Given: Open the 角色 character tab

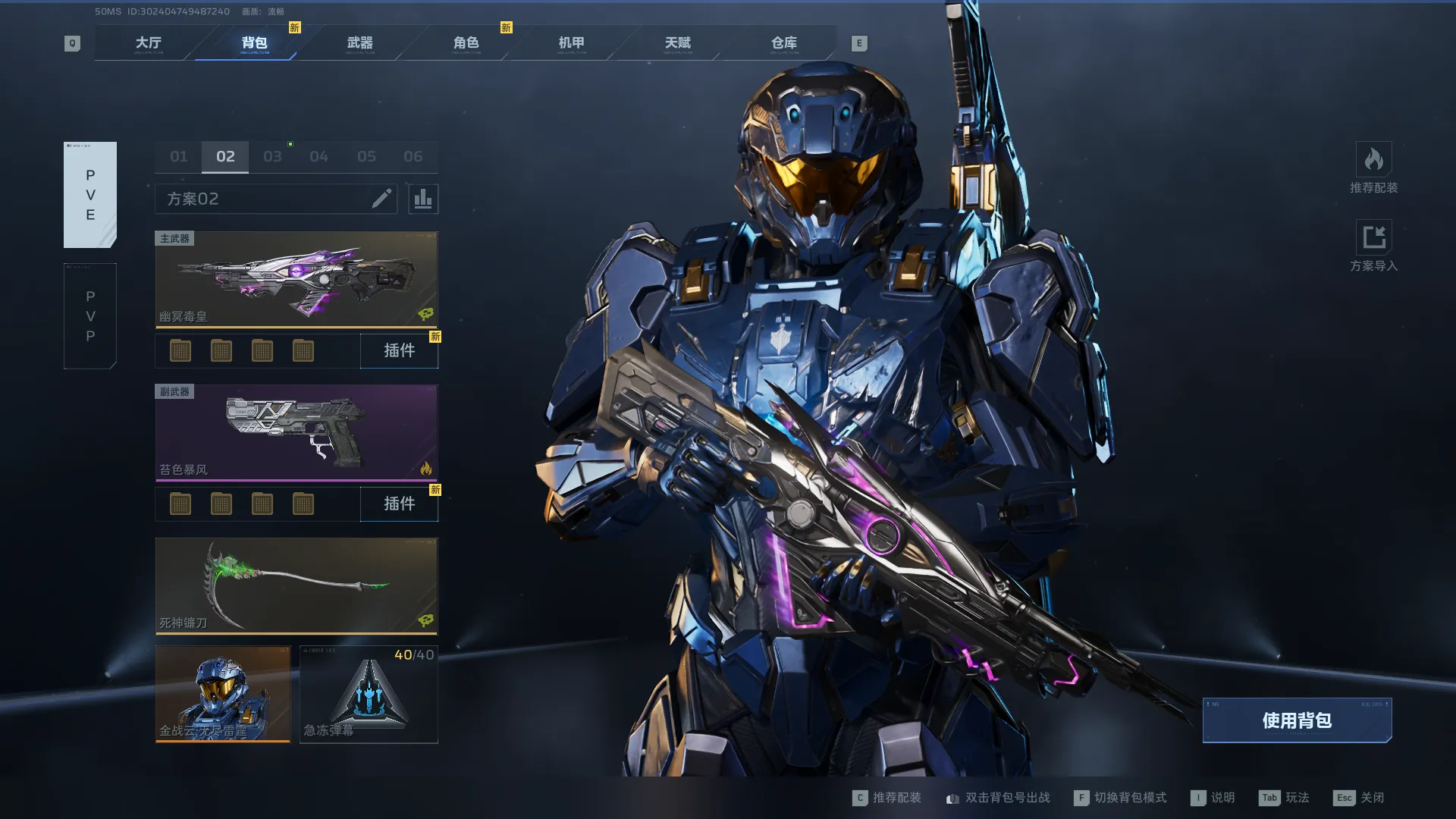Looking at the screenshot, I should click(x=466, y=43).
